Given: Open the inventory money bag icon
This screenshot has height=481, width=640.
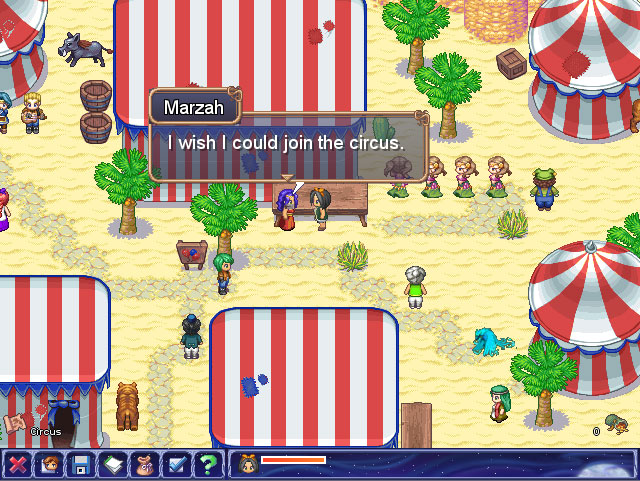Looking at the screenshot, I should tap(145, 464).
